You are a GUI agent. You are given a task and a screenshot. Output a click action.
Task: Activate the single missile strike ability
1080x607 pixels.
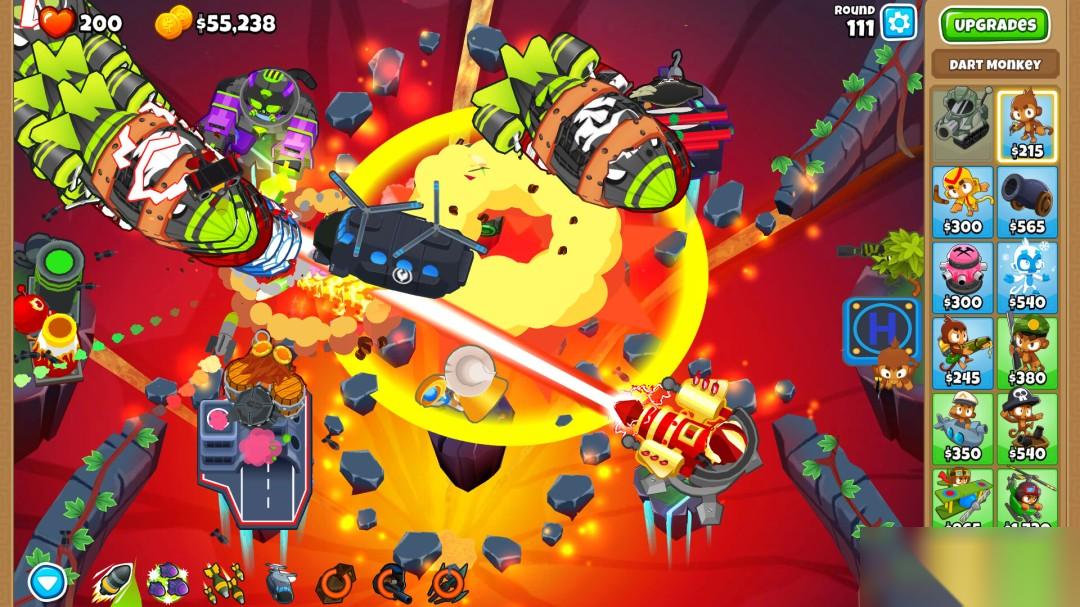113,581
